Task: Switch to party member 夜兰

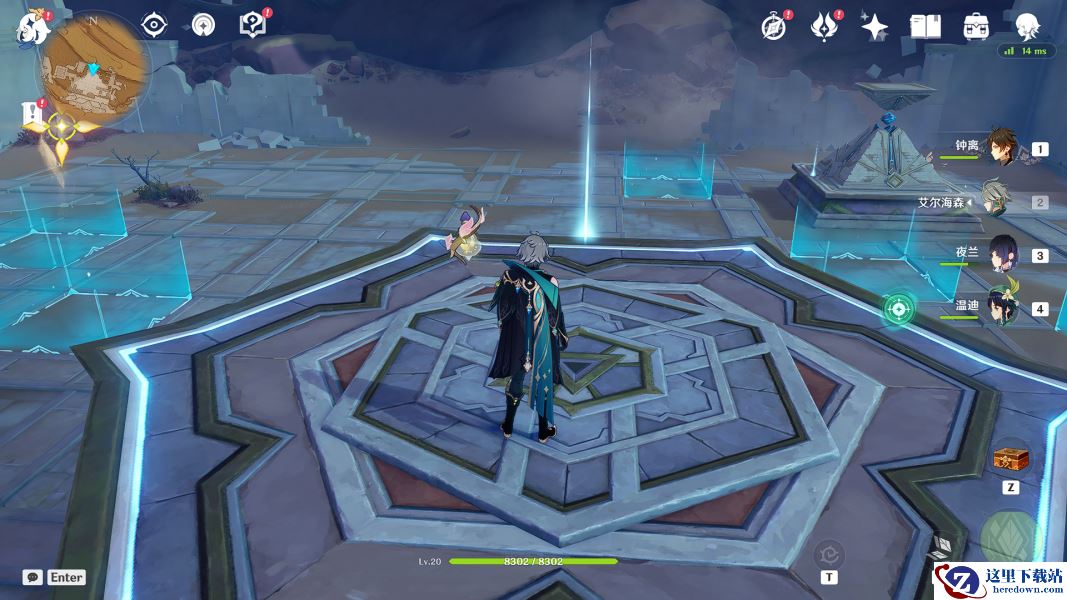Action: tap(1002, 254)
